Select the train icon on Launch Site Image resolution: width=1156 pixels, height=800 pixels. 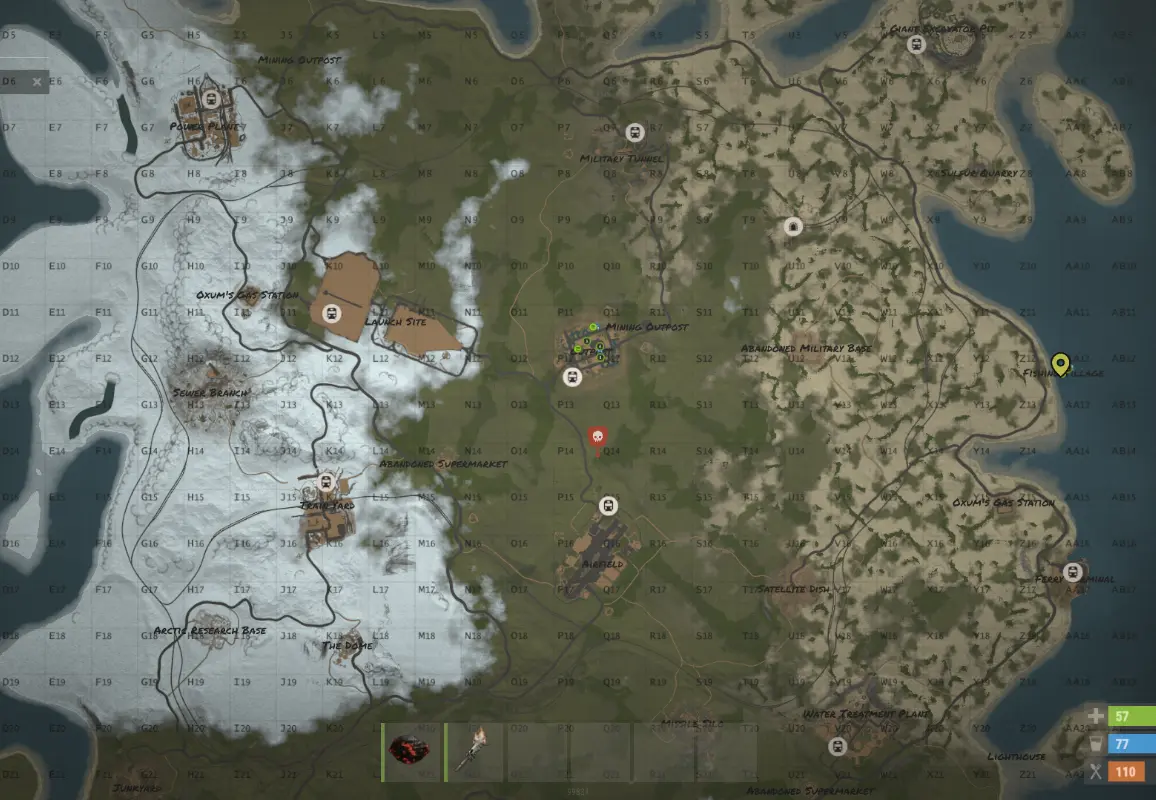333,313
